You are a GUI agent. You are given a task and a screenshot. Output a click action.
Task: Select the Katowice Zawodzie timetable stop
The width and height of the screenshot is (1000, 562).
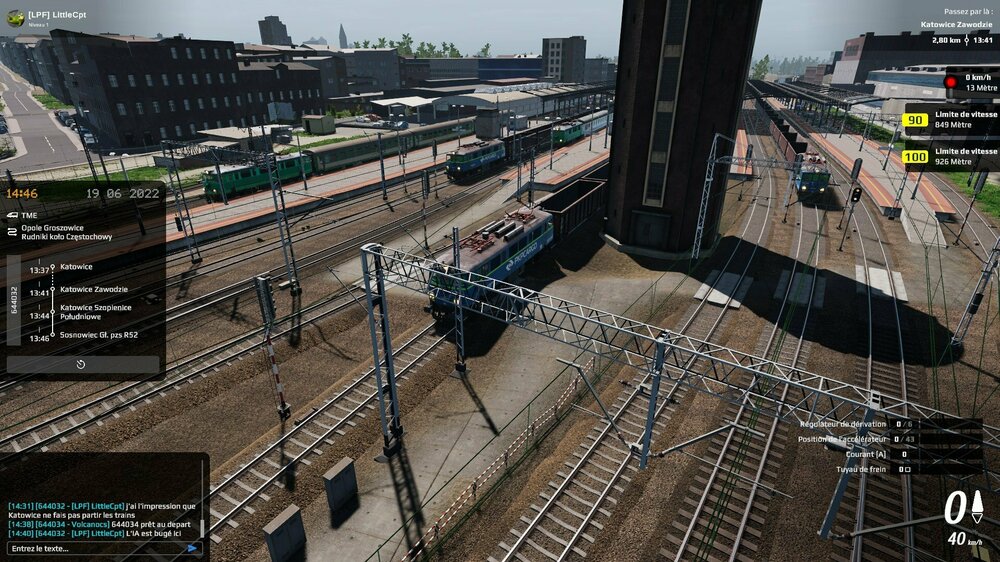[x=93, y=289]
